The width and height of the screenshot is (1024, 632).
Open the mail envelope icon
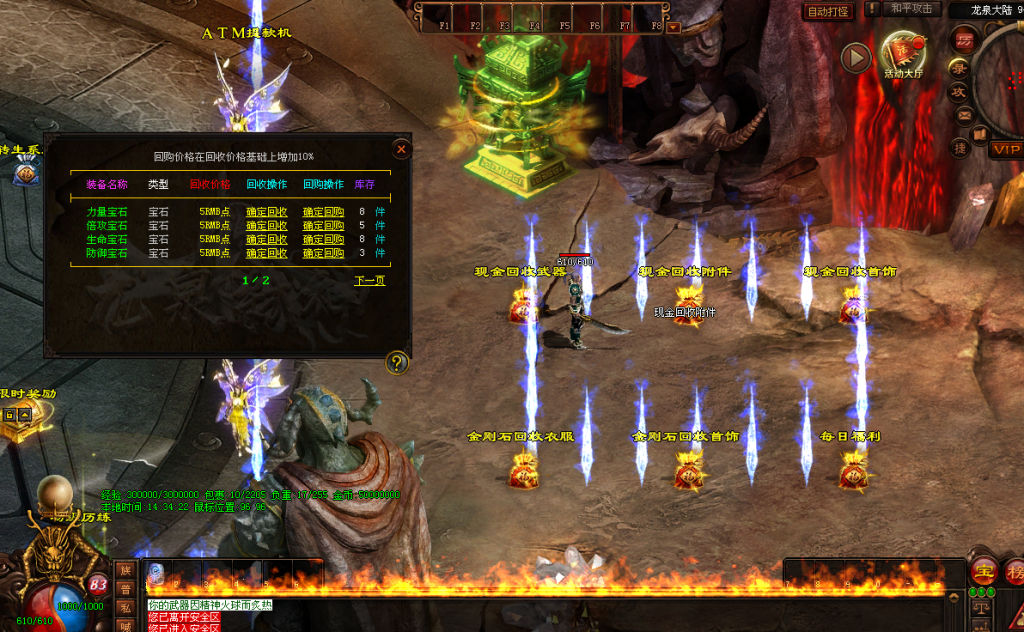[x=965, y=115]
